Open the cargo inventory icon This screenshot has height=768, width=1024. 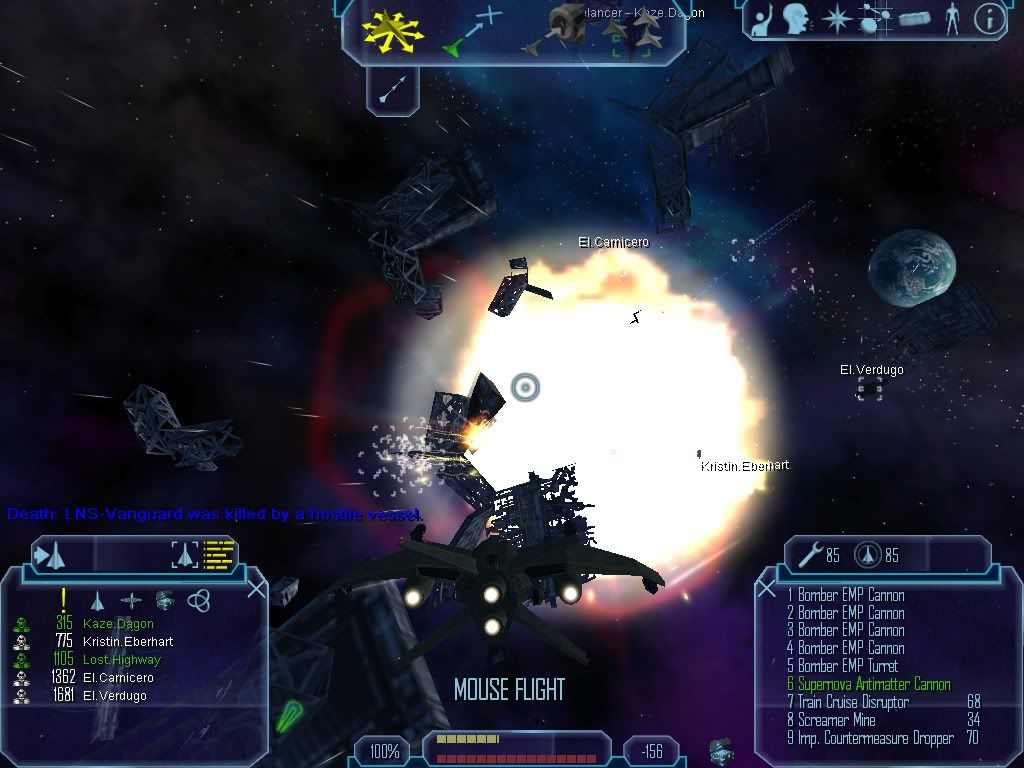pyautogui.click(x=914, y=19)
